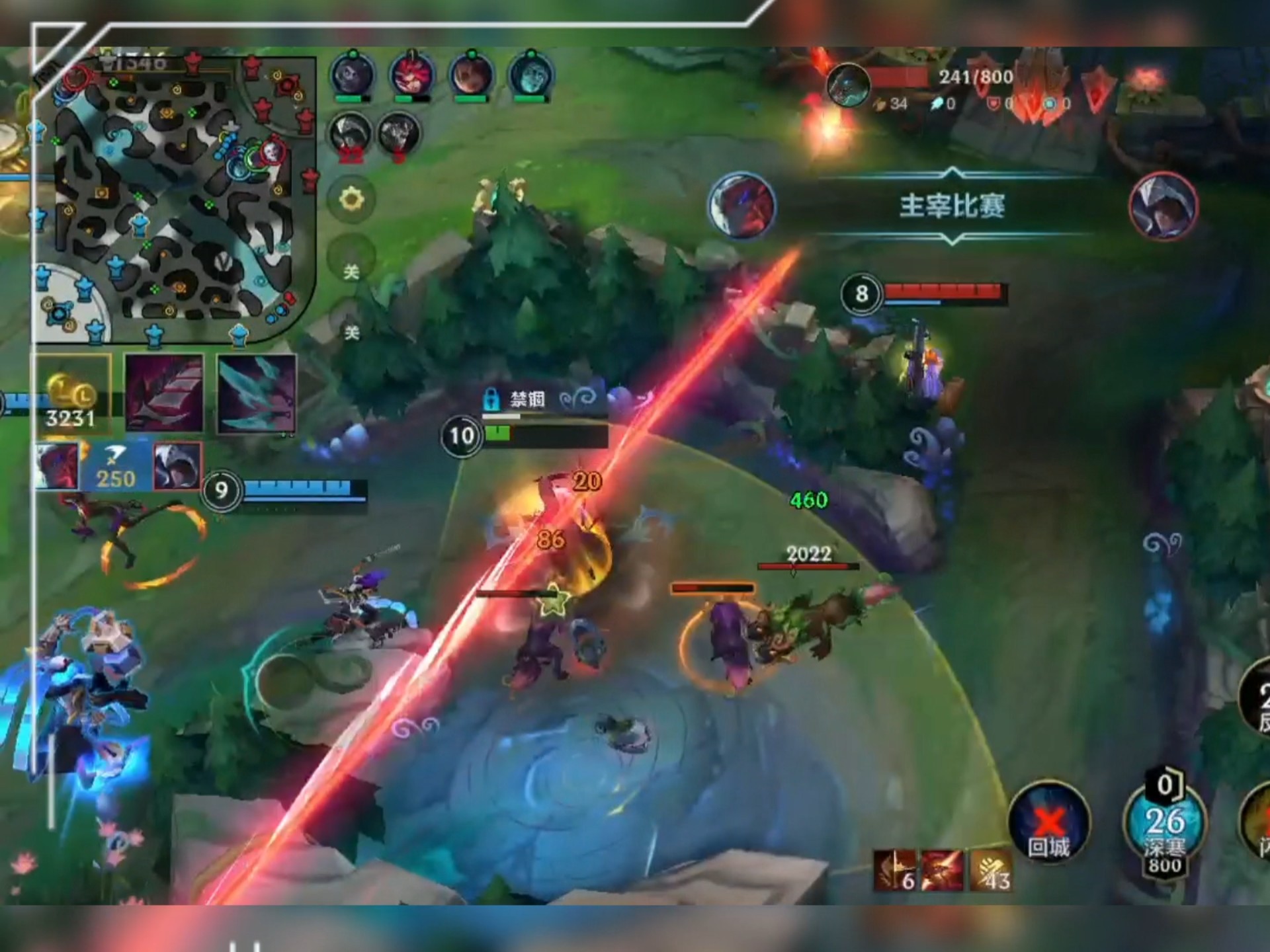Select the red-haired ally portrait
The width and height of the screenshot is (1270, 952).
(x=412, y=75)
